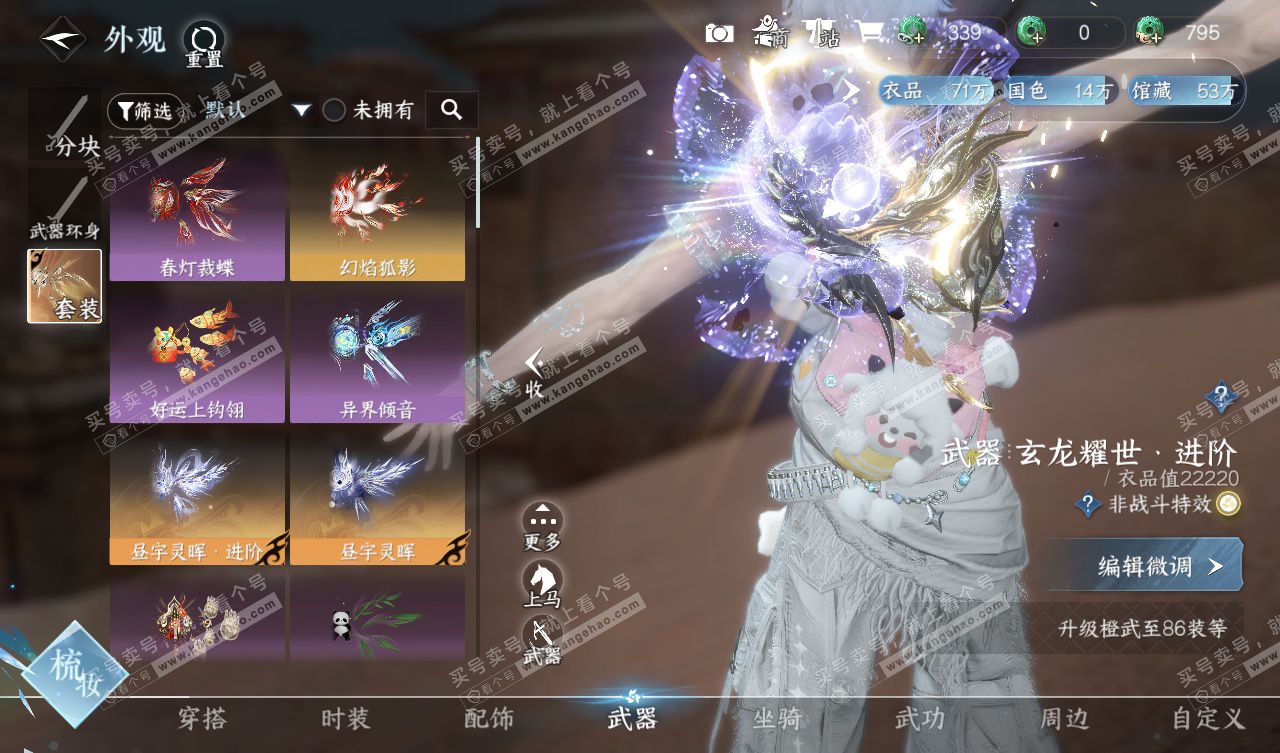
Task: Toggle the 未拥有 checkbox
Action: click(x=334, y=111)
